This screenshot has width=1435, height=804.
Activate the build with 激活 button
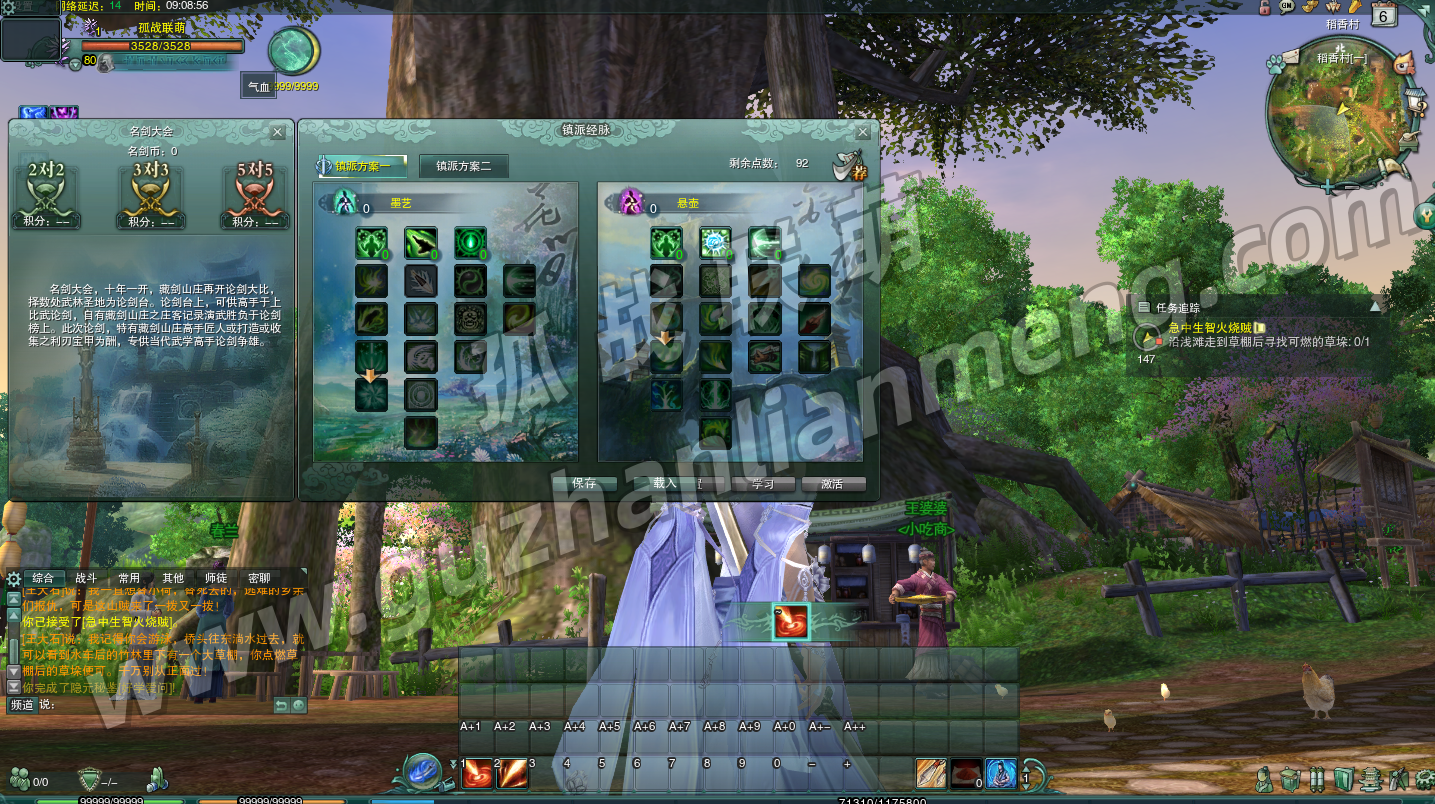[832, 484]
